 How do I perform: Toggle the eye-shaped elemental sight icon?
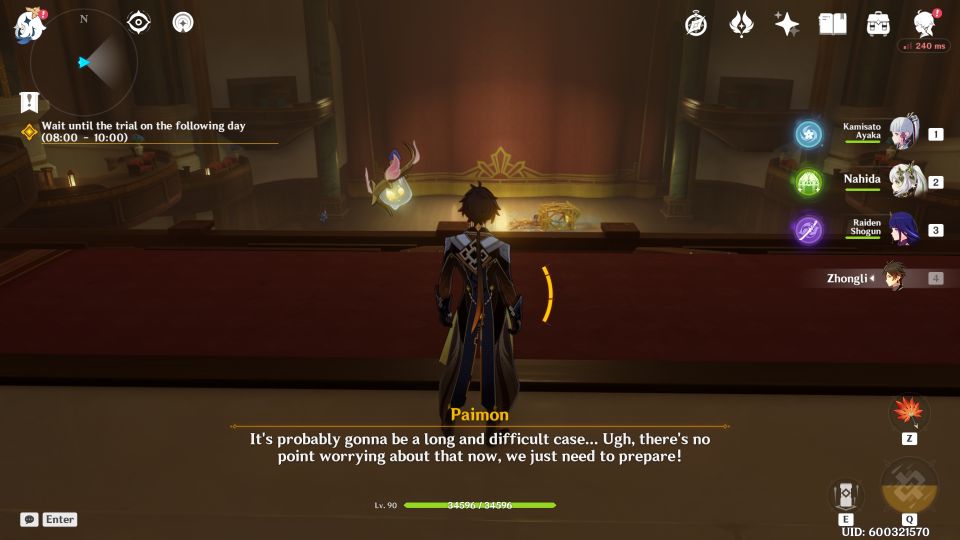tap(139, 22)
